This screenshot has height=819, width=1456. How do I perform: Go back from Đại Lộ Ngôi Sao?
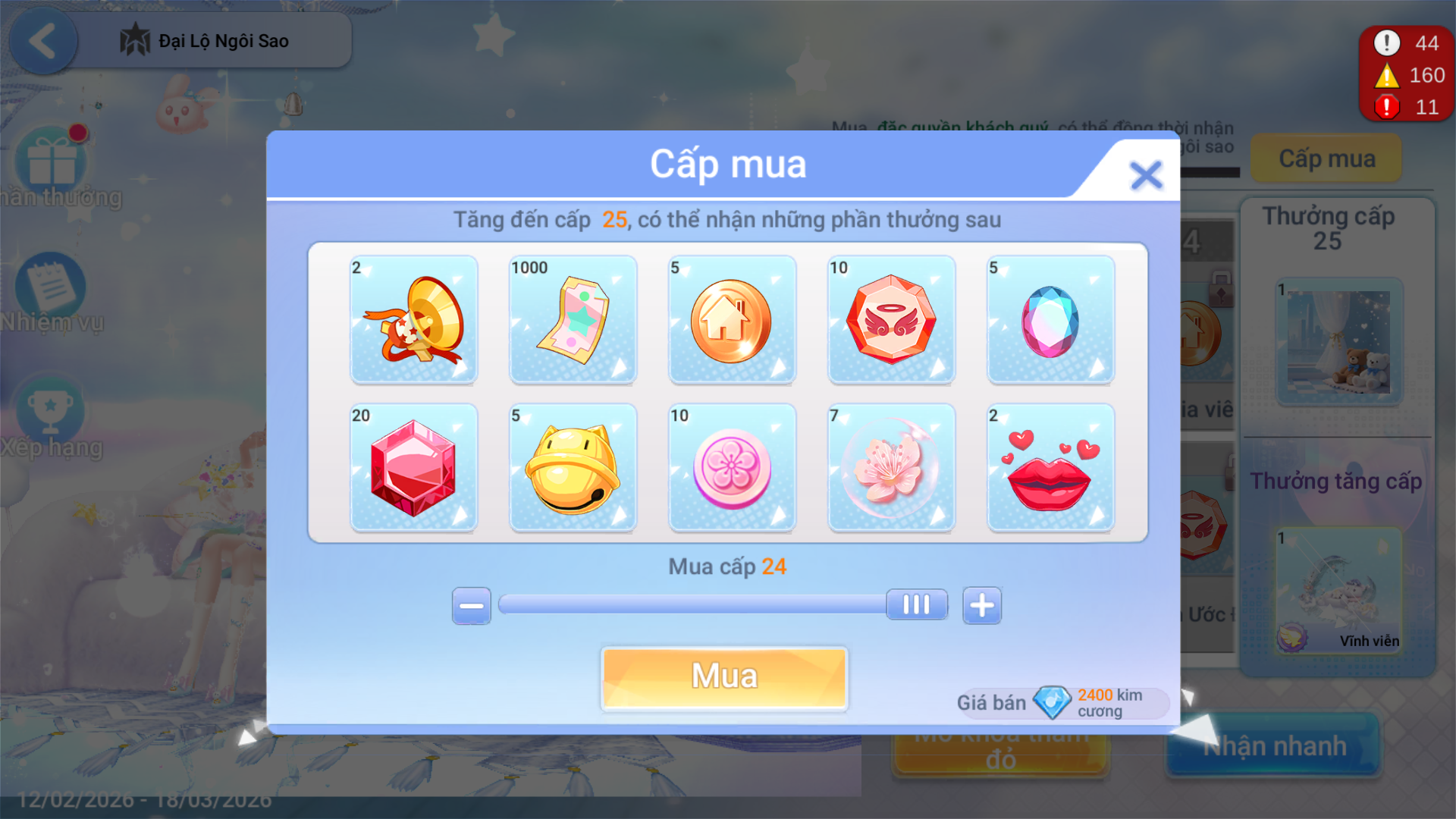(x=43, y=41)
